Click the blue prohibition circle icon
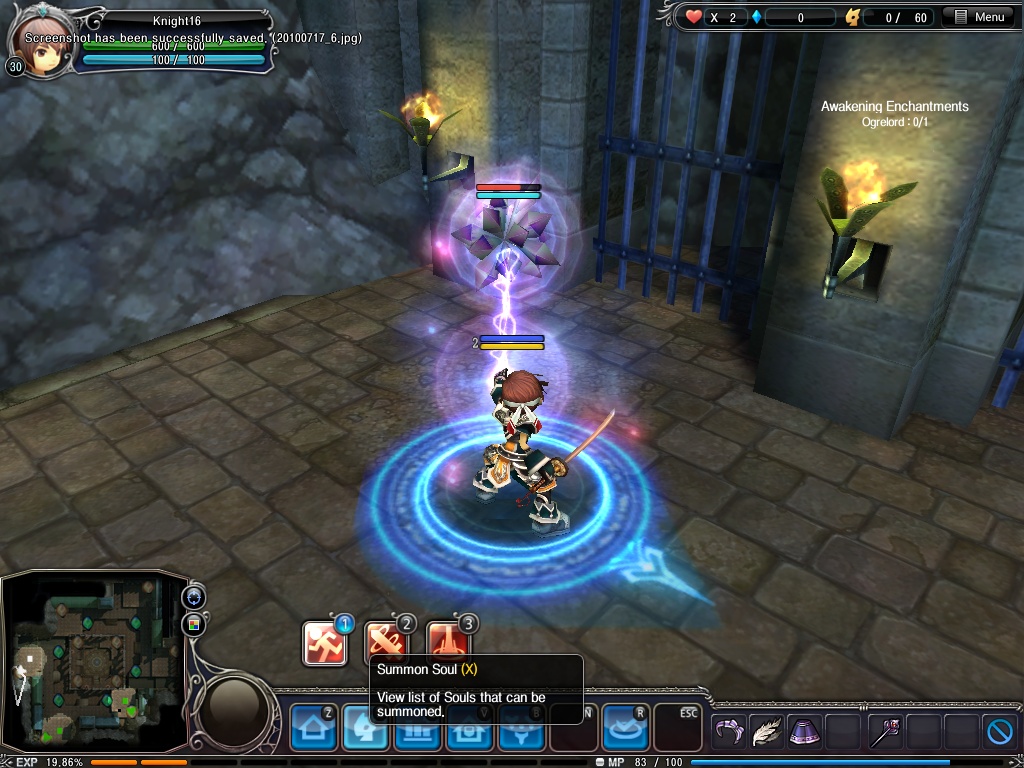The height and width of the screenshot is (768, 1024). 1000,733
